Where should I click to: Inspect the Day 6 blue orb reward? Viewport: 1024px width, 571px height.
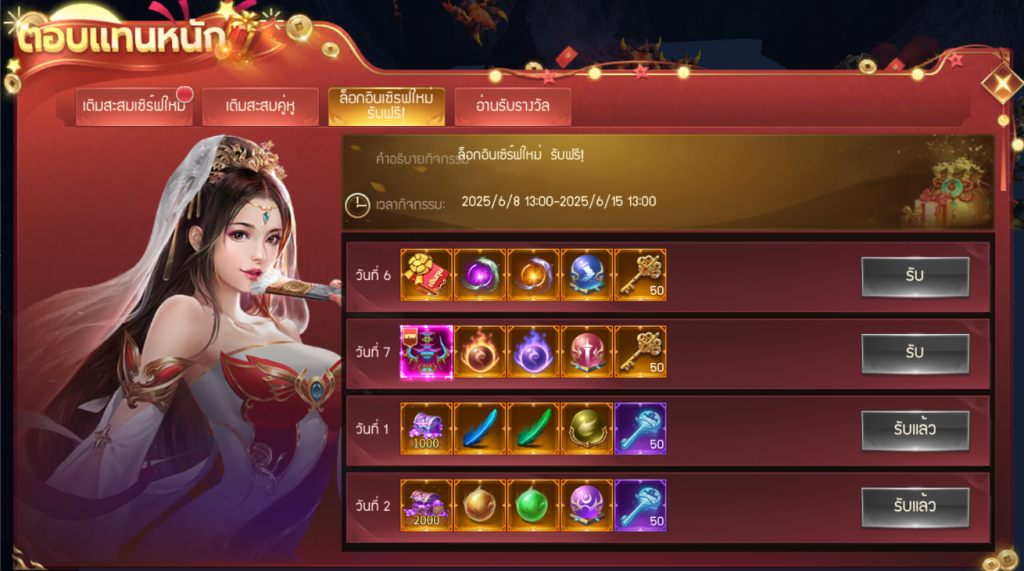(x=587, y=275)
